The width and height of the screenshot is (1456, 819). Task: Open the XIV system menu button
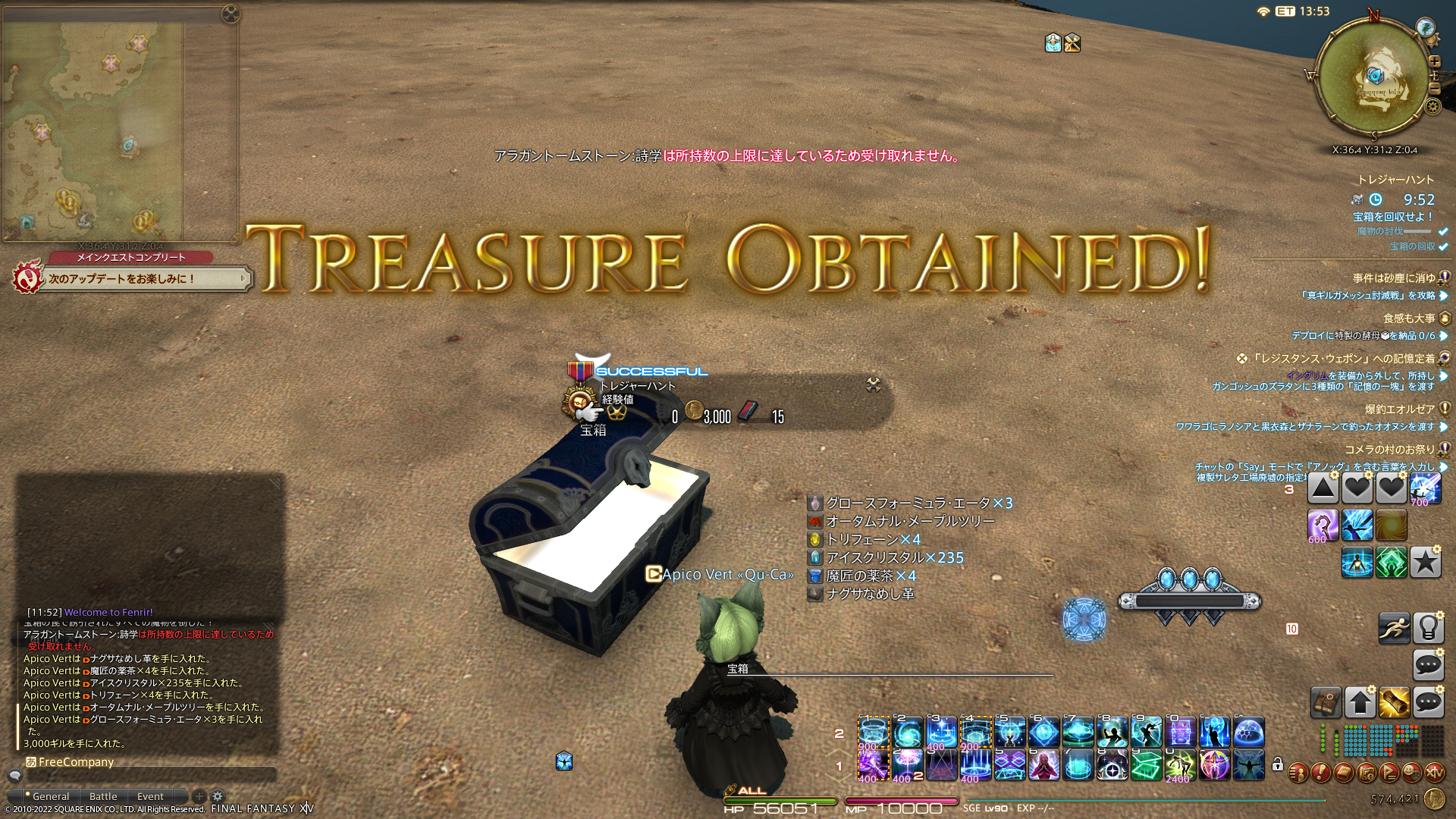[1434, 773]
